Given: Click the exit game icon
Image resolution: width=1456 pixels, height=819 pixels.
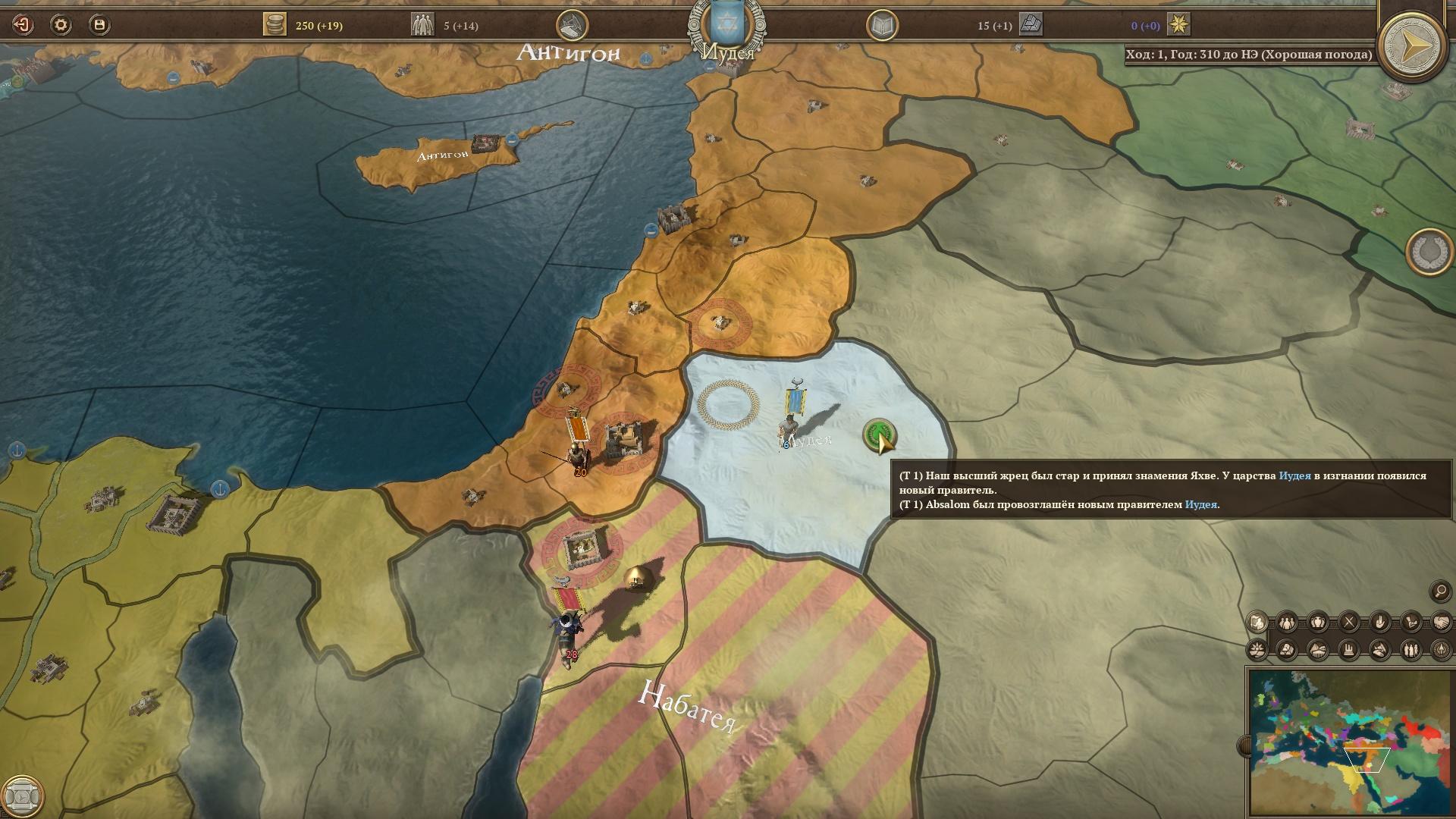Looking at the screenshot, I should (23, 25).
